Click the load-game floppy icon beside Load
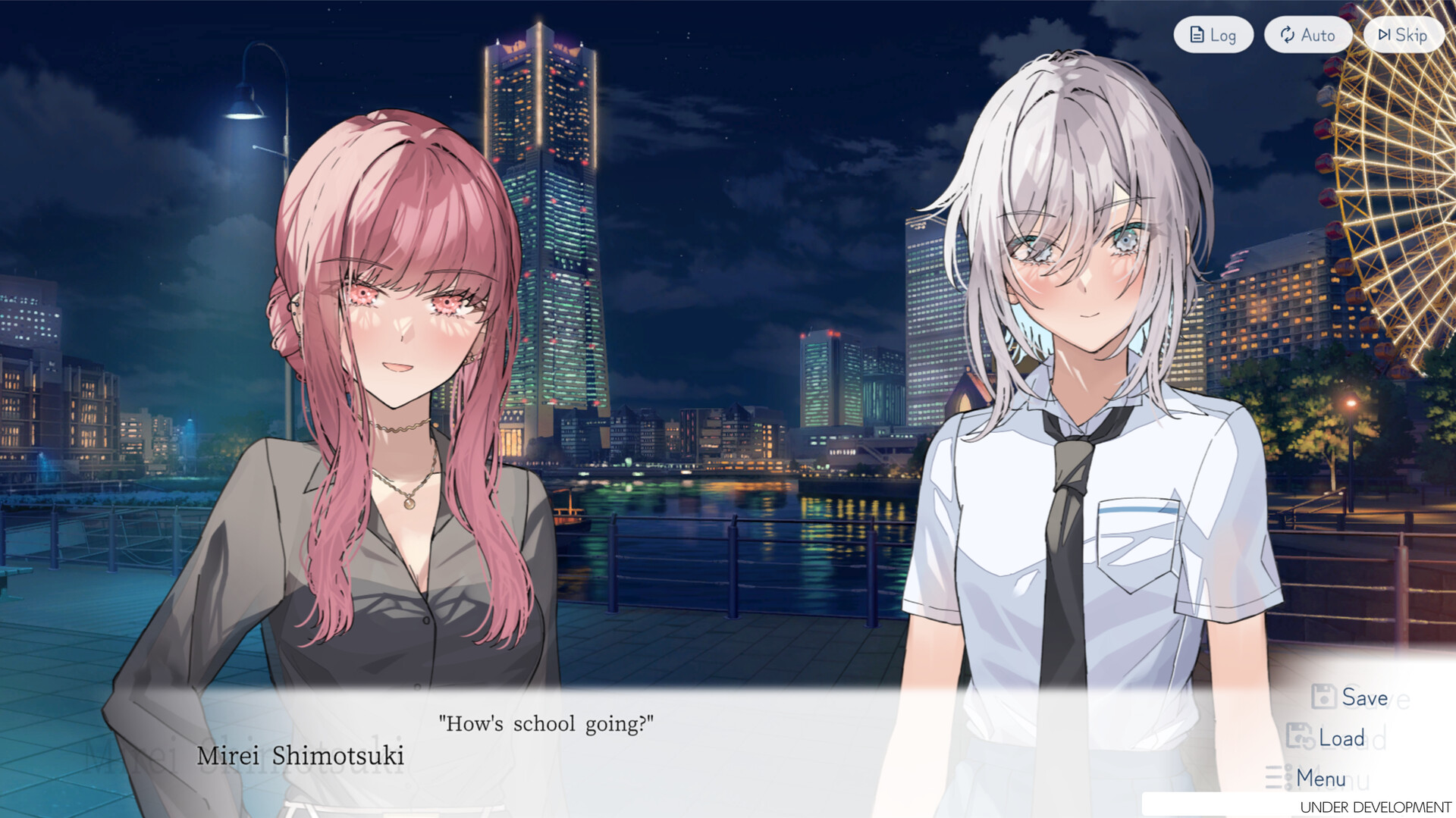Image resolution: width=1456 pixels, height=818 pixels. pos(1300,736)
